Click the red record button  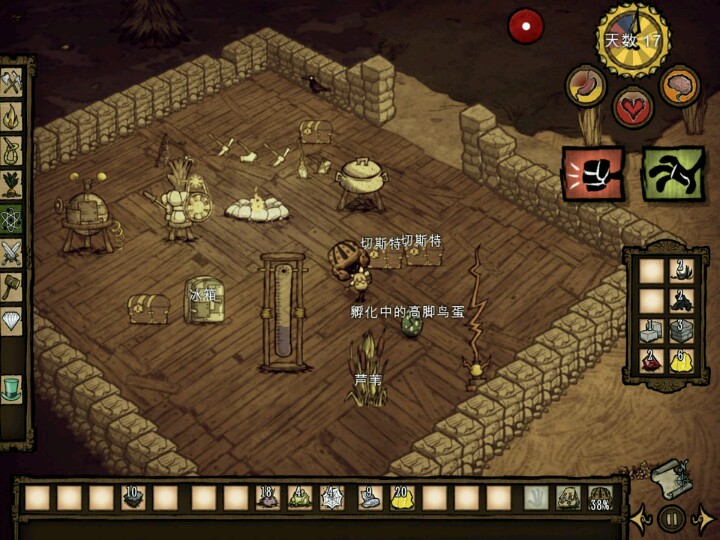[x=526, y=27]
